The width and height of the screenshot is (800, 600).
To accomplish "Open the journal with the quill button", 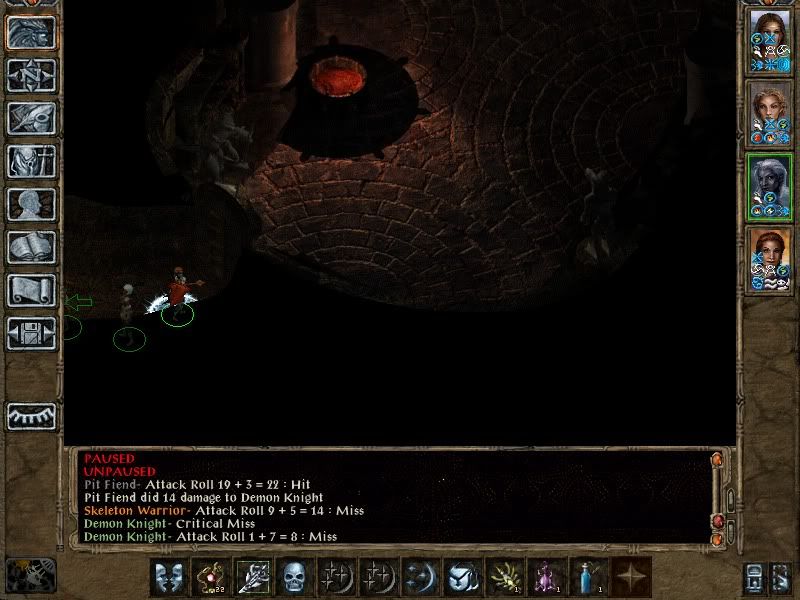I will coord(31,118).
